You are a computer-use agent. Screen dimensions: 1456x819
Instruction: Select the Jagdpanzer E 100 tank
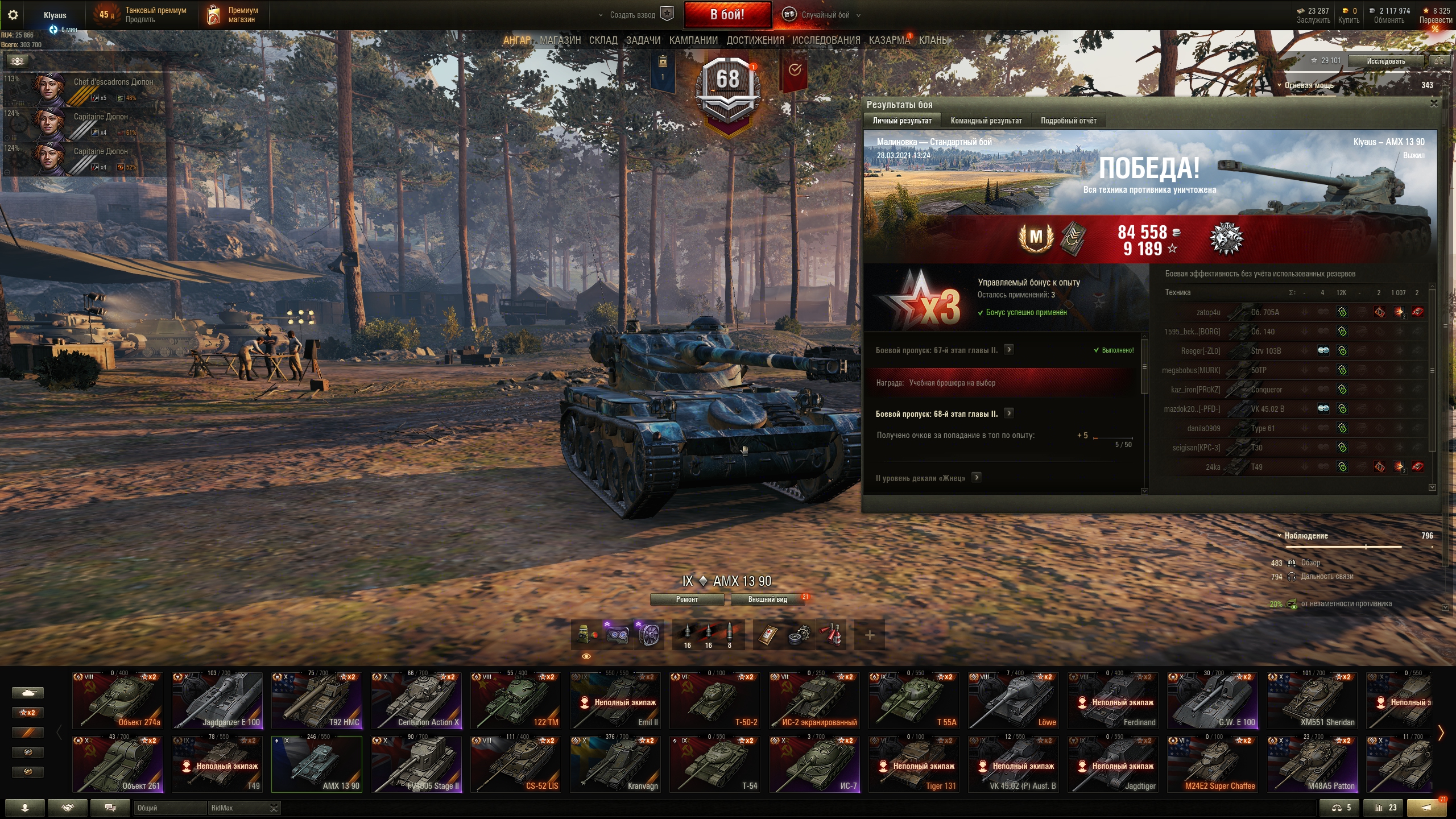[x=217, y=701]
